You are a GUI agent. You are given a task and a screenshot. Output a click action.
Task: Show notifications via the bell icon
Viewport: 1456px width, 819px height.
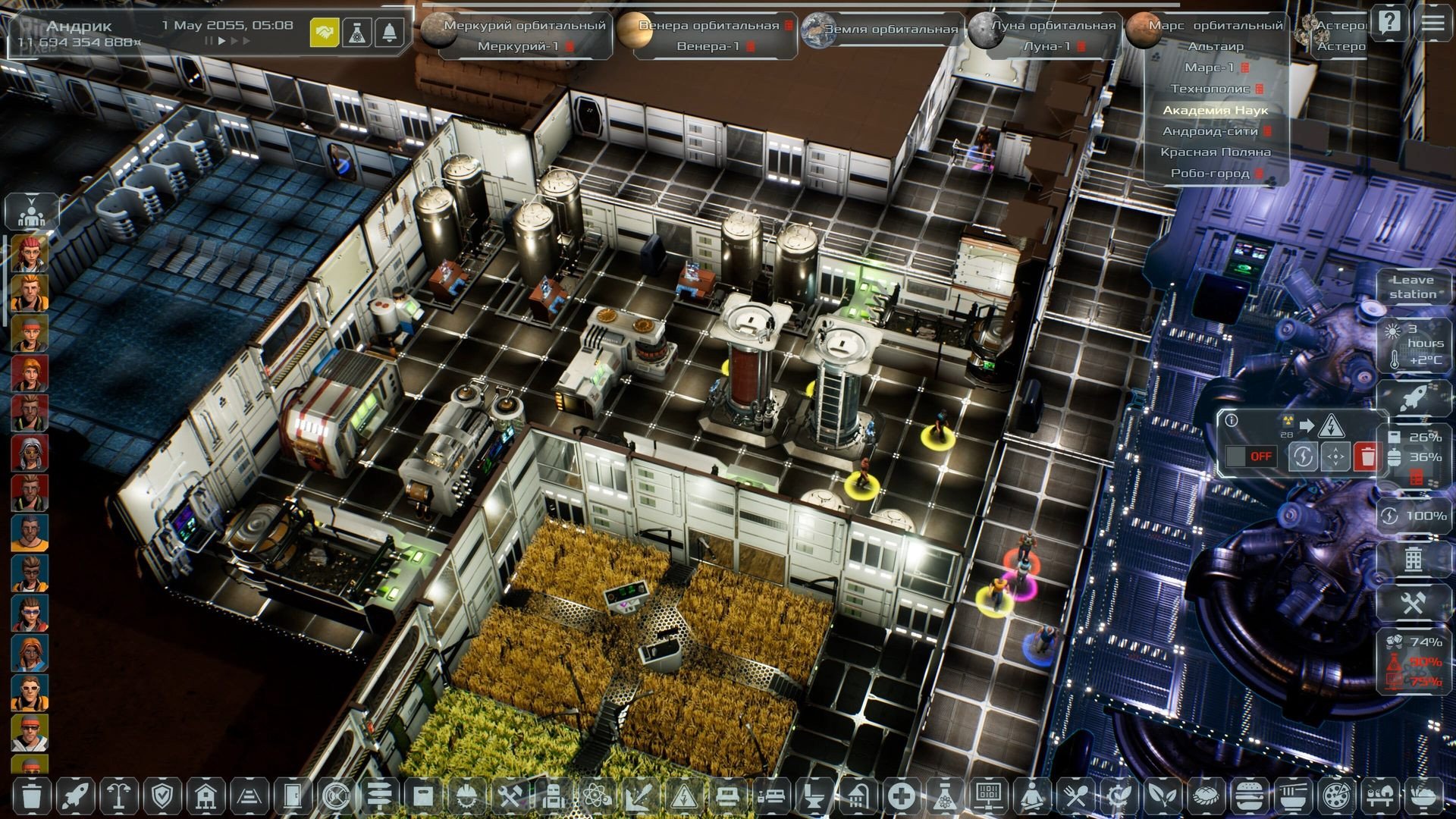pos(390,33)
